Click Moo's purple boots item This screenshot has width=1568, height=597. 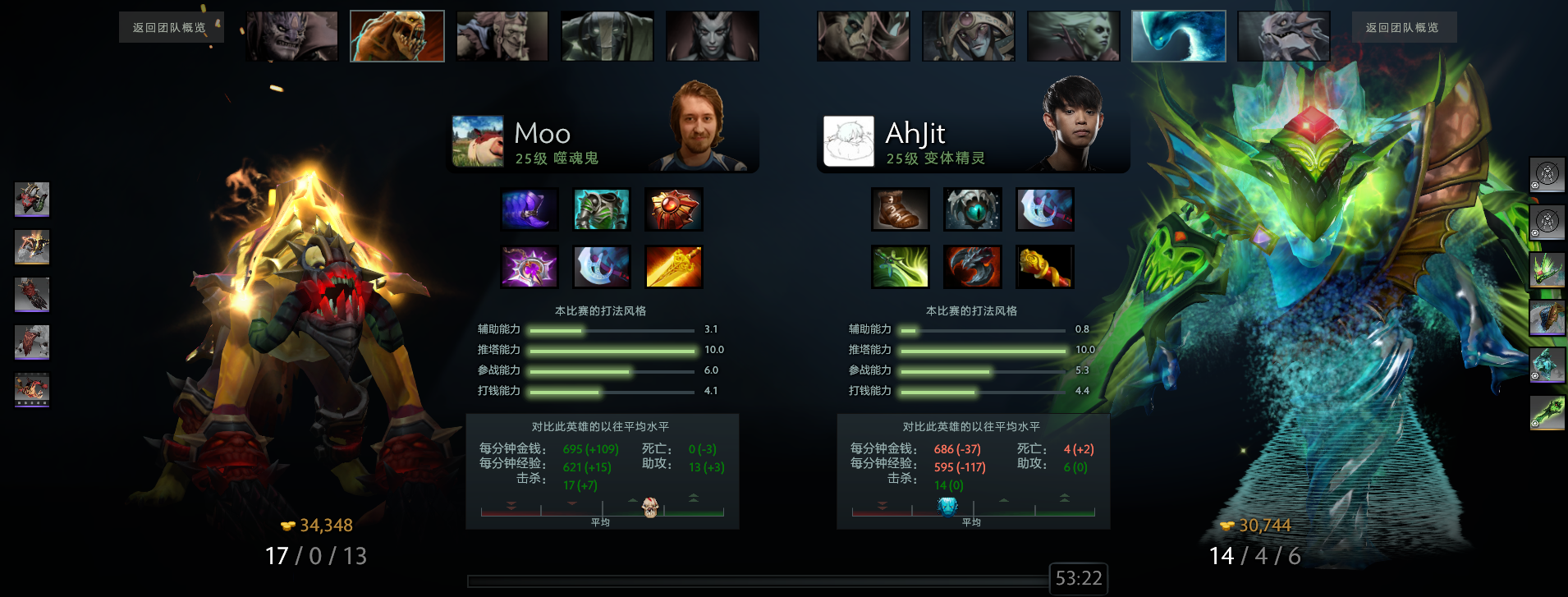(530, 209)
